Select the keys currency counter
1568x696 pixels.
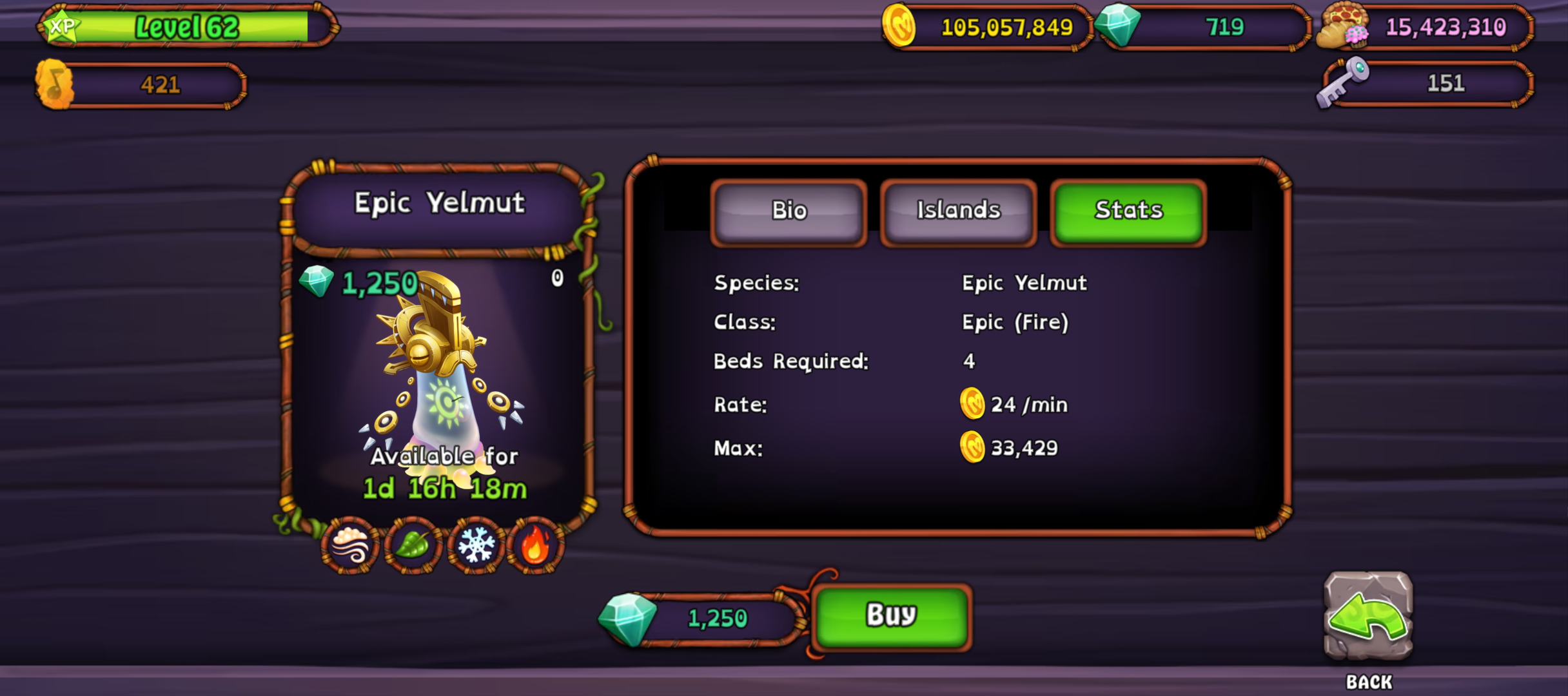tap(1426, 84)
